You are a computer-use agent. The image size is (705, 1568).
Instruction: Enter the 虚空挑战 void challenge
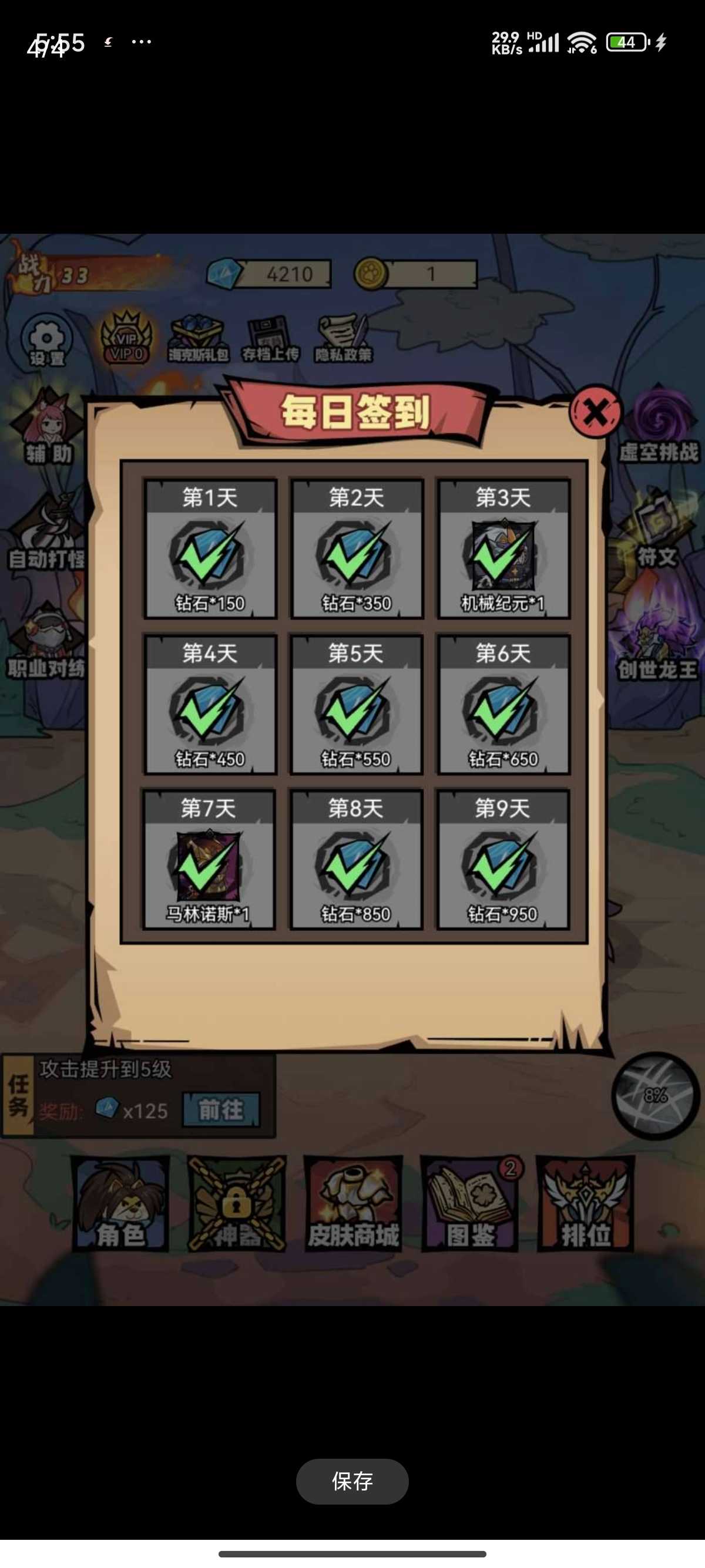[x=658, y=426]
